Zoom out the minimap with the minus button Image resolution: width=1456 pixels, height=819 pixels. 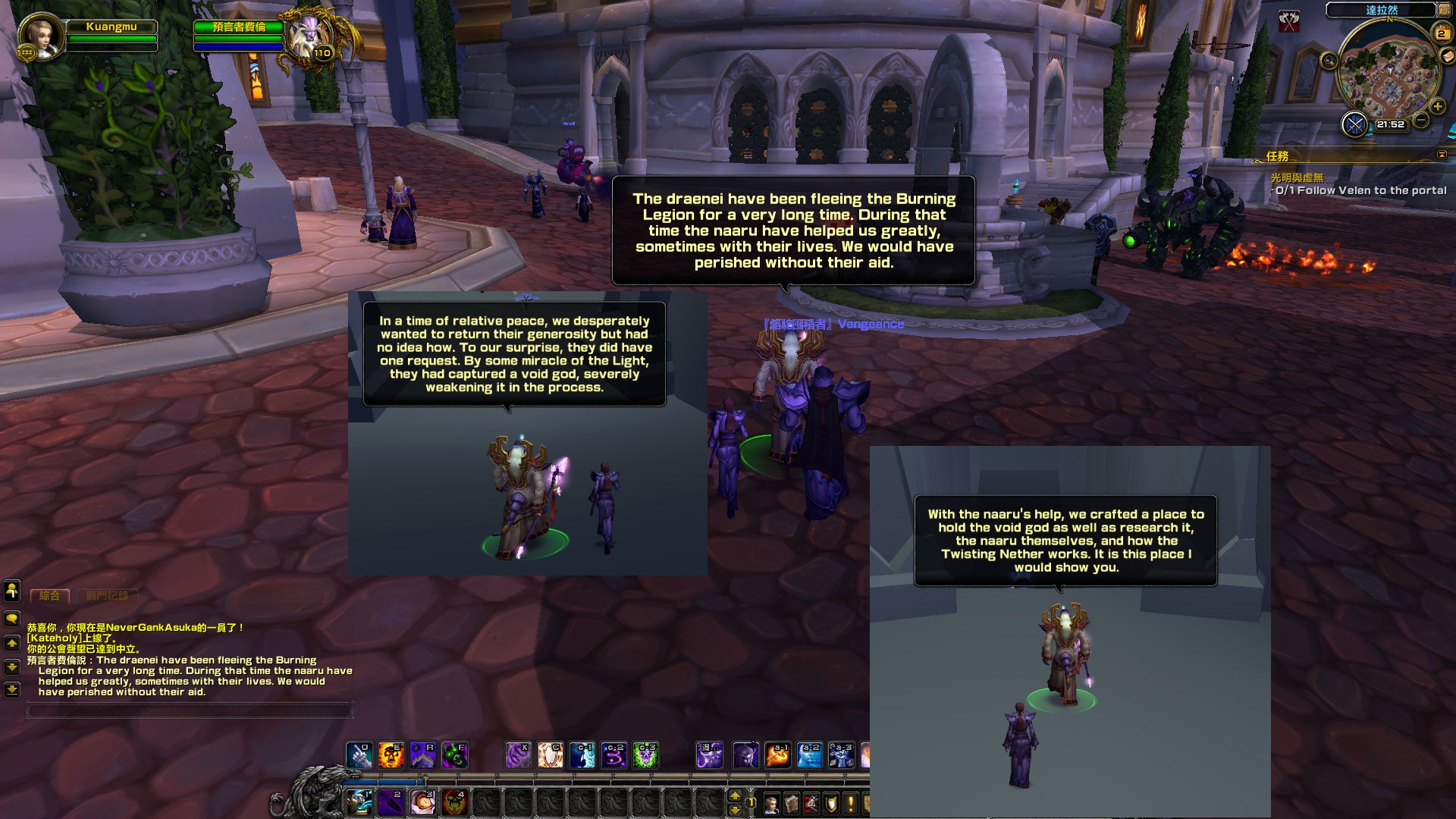pyautogui.click(x=1422, y=121)
